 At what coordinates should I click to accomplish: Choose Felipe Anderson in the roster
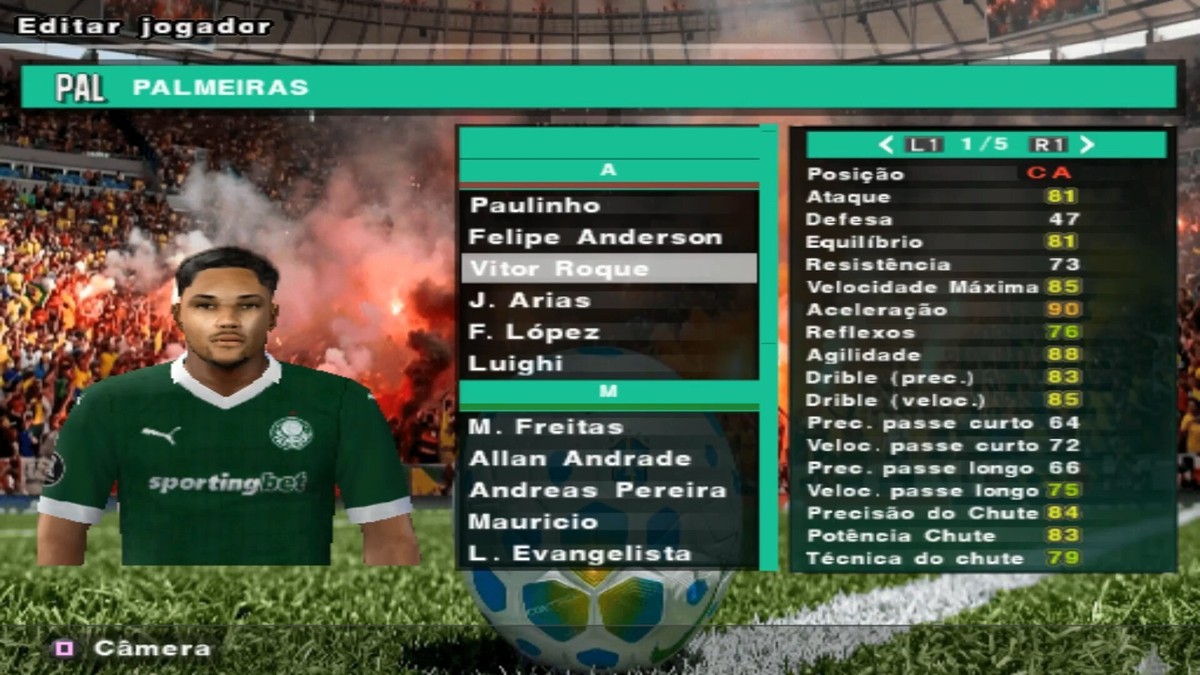click(x=595, y=238)
